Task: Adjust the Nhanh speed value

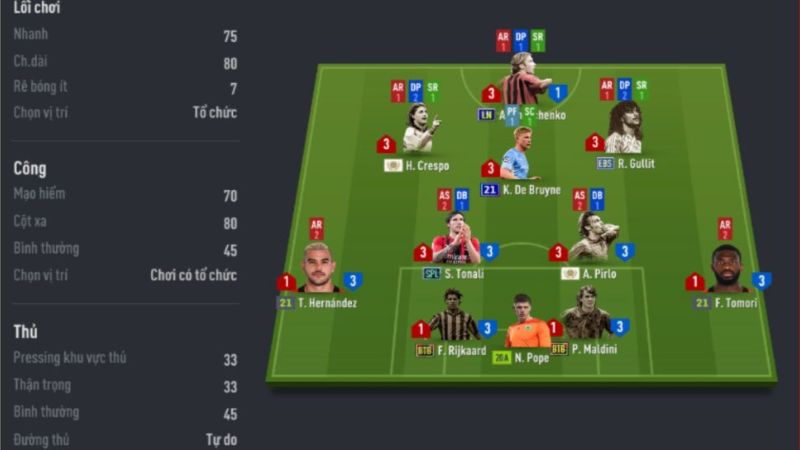Action: pos(230,36)
